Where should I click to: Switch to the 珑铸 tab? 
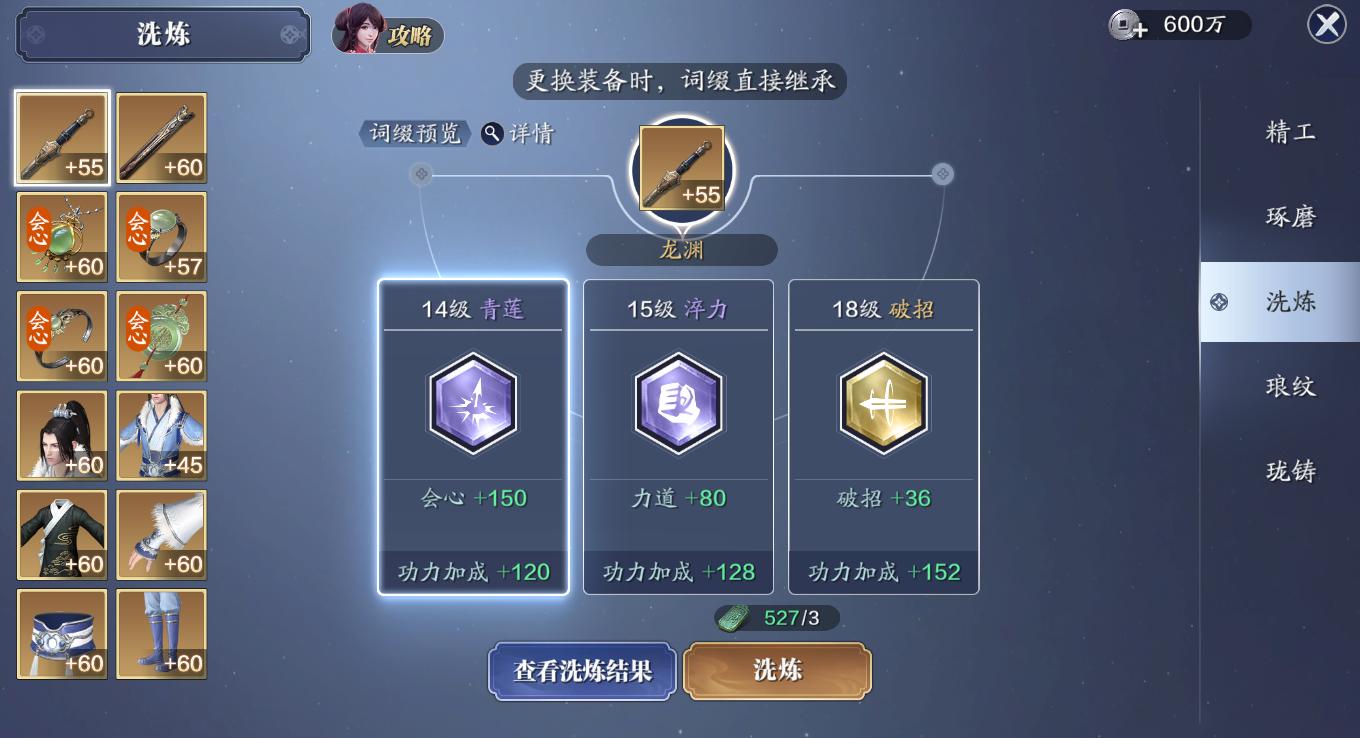(x=1289, y=471)
